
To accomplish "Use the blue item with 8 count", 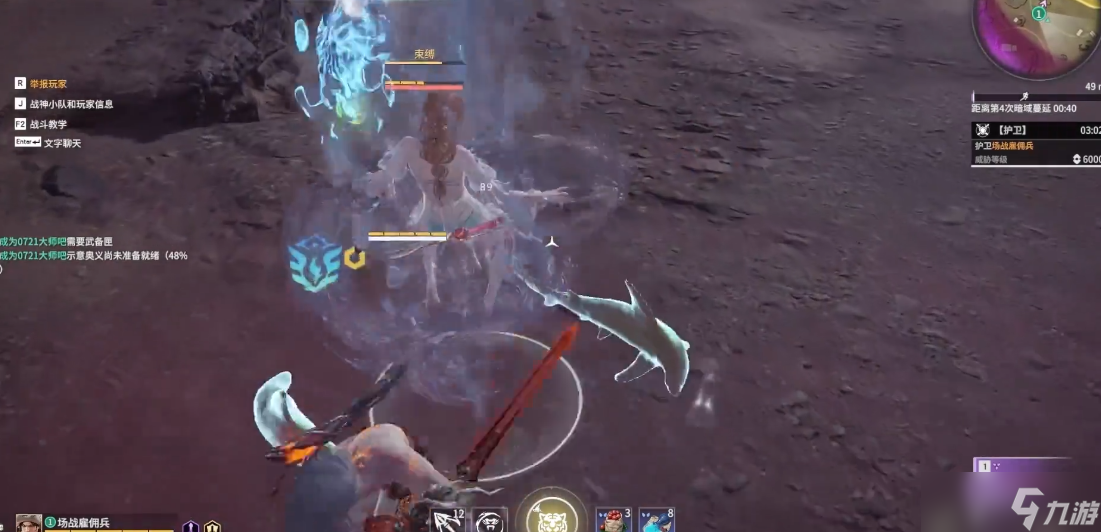I will [655, 520].
